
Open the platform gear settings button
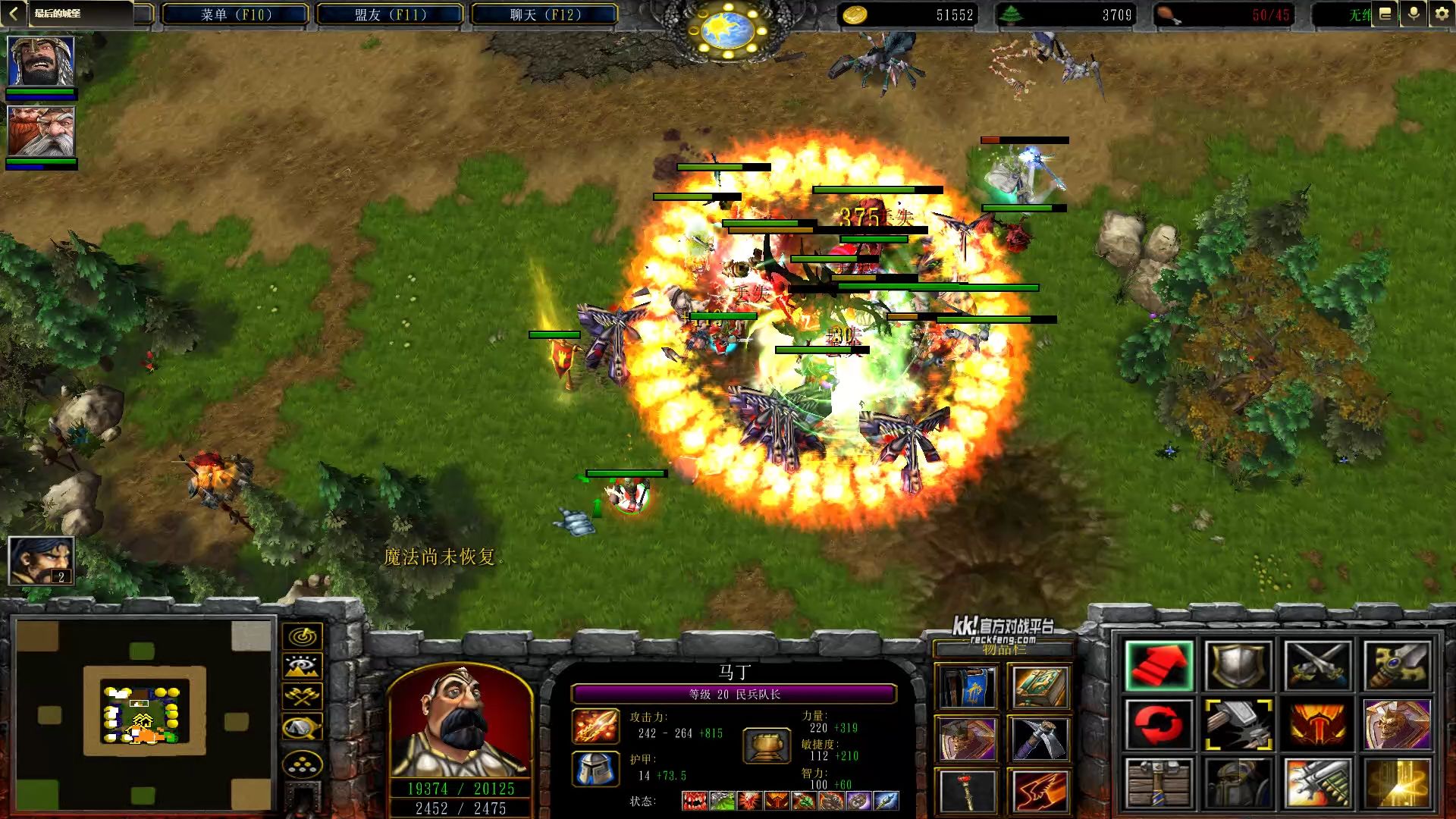pos(1442,14)
